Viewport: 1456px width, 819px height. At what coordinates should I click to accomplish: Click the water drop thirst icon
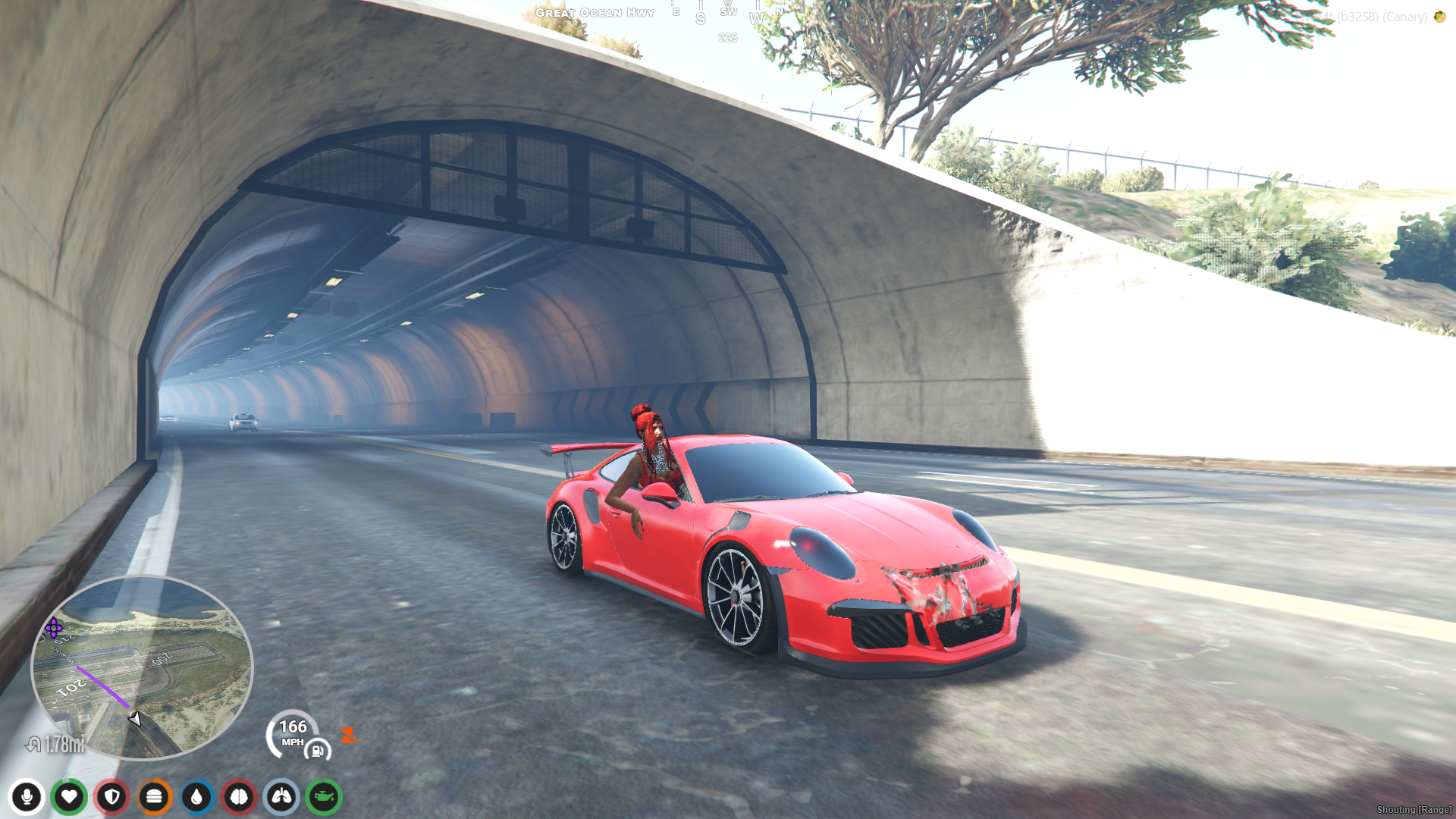point(196,797)
